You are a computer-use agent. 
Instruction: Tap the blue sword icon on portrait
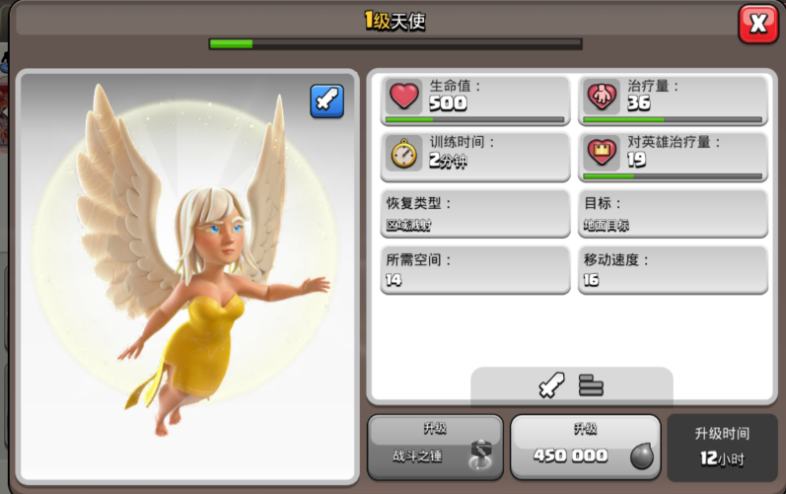(x=327, y=101)
